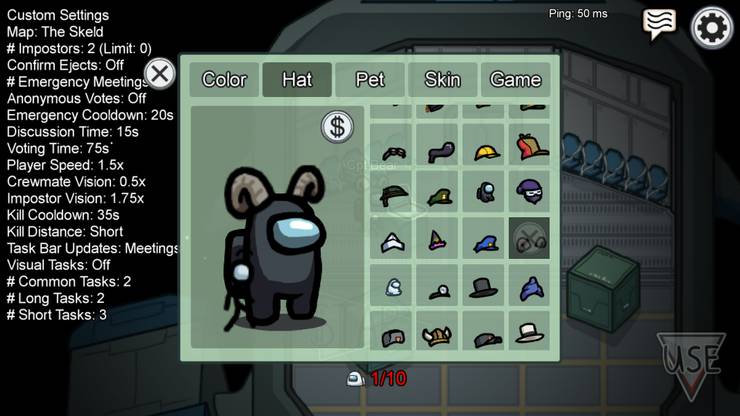Screen dimensions: 740x416
Task: Pick the black top hat
Action: coord(485,286)
